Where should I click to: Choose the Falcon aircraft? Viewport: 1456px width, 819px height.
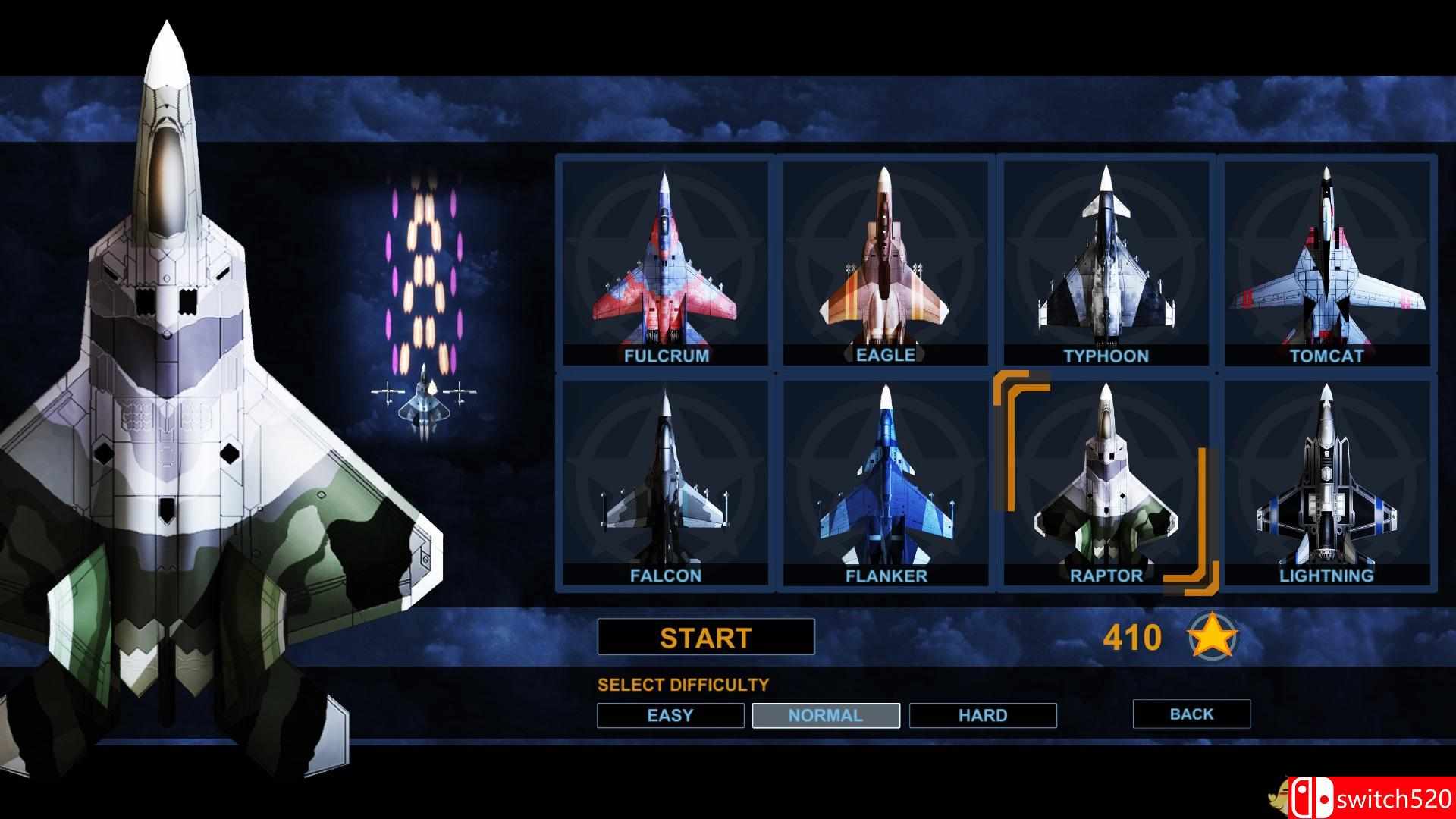coord(666,482)
